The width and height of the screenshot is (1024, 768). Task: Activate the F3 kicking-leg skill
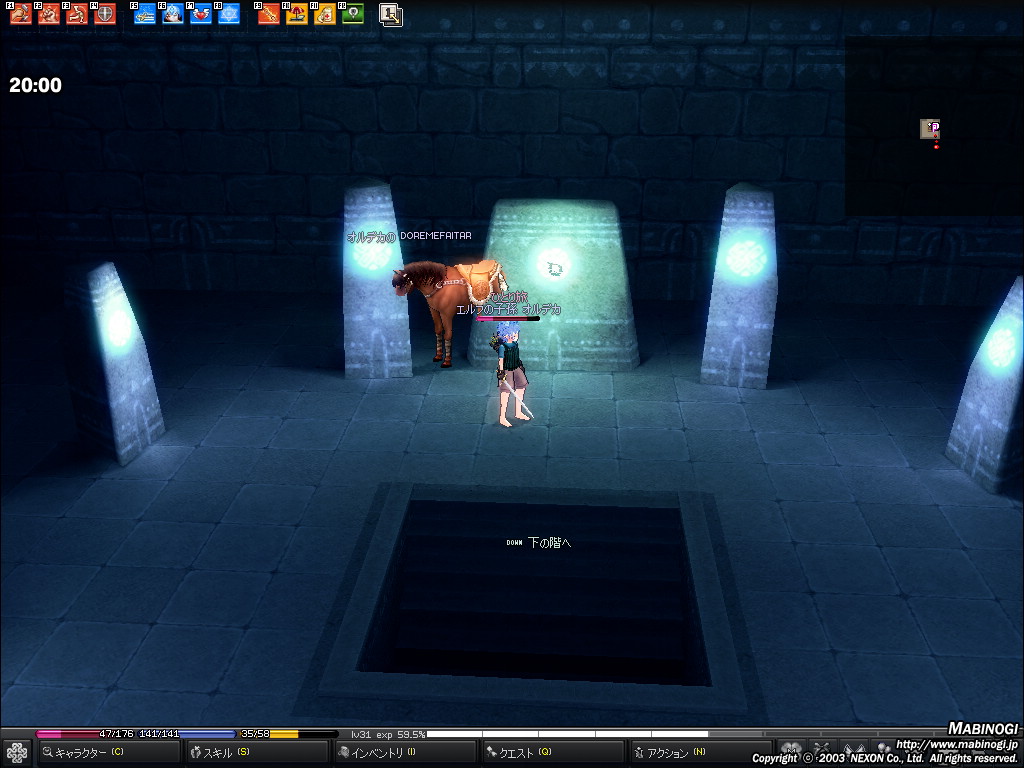click(x=77, y=14)
